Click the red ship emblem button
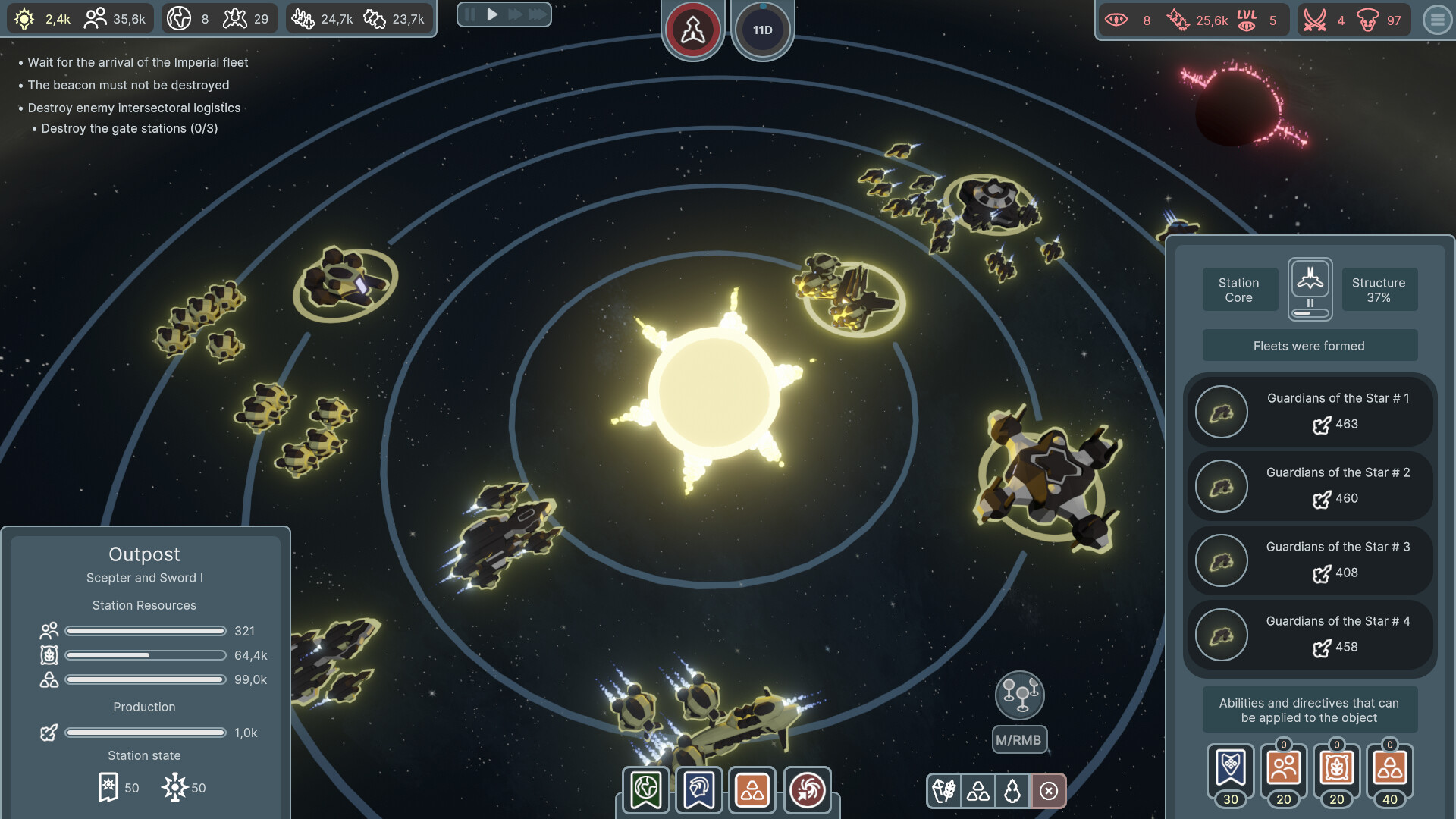Viewport: 1456px width, 819px height. 692,30
